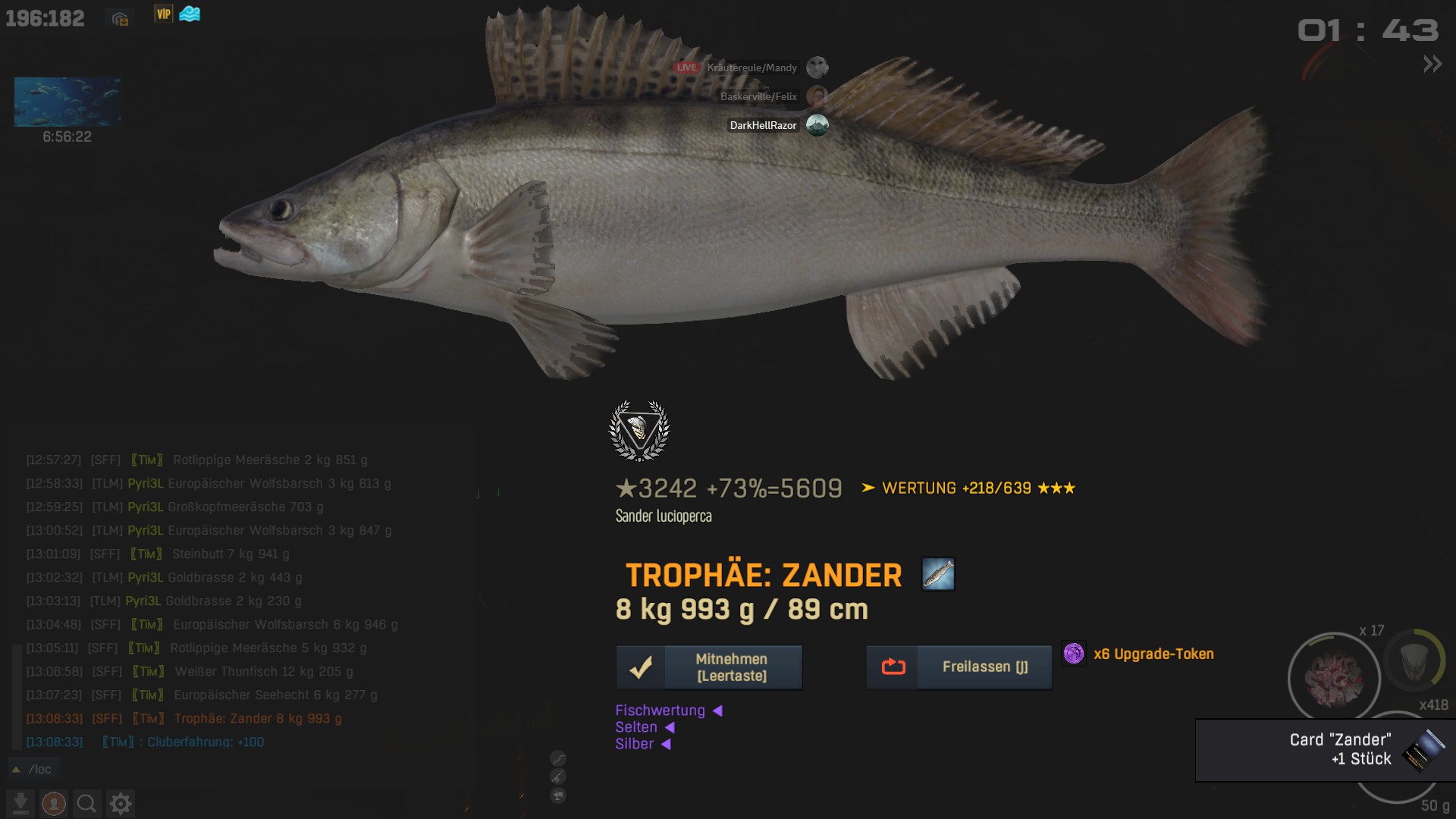Release the fish with Freilassen

959,667
